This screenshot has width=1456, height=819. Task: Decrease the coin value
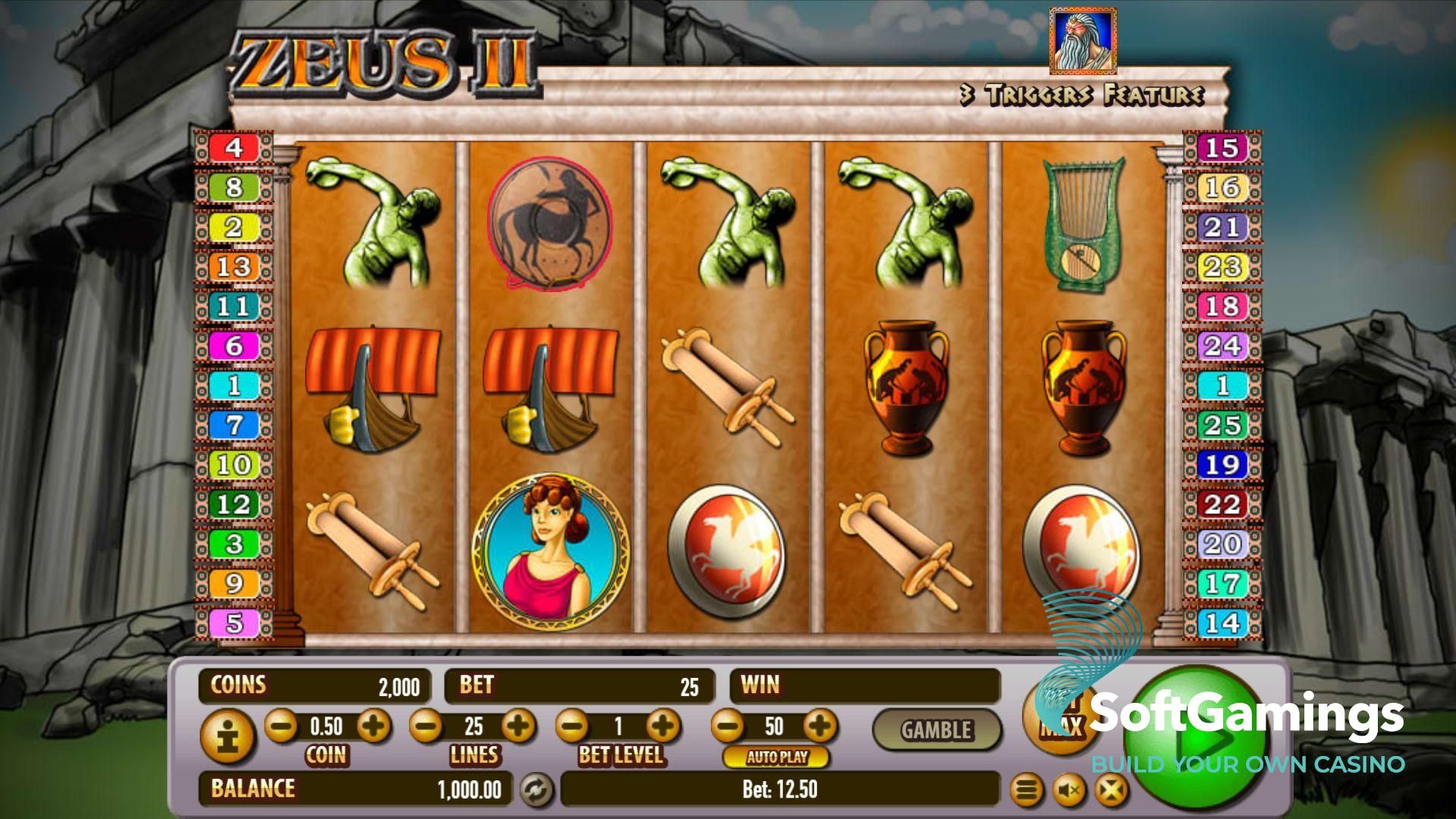(281, 726)
